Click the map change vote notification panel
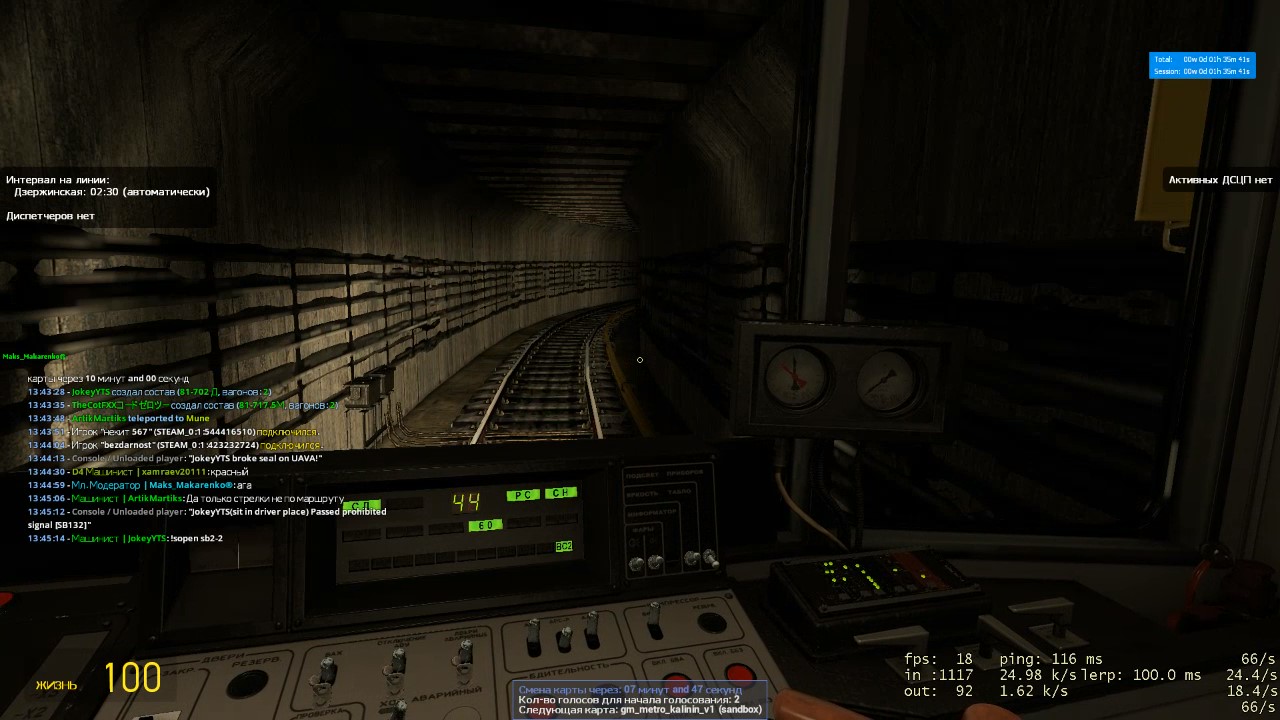1280x720 pixels. pyautogui.click(x=640, y=699)
